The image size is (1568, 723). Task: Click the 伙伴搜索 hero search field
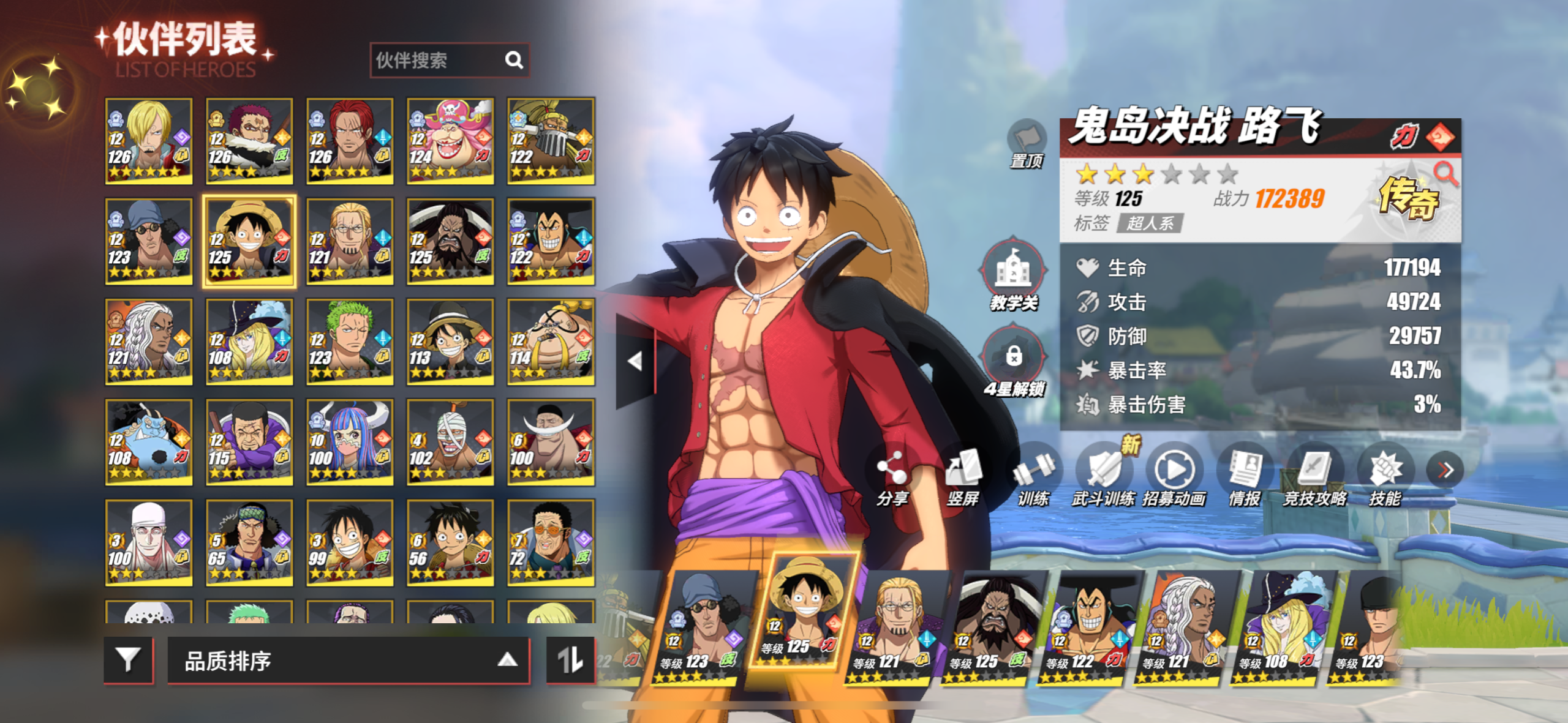[x=438, y=60]
